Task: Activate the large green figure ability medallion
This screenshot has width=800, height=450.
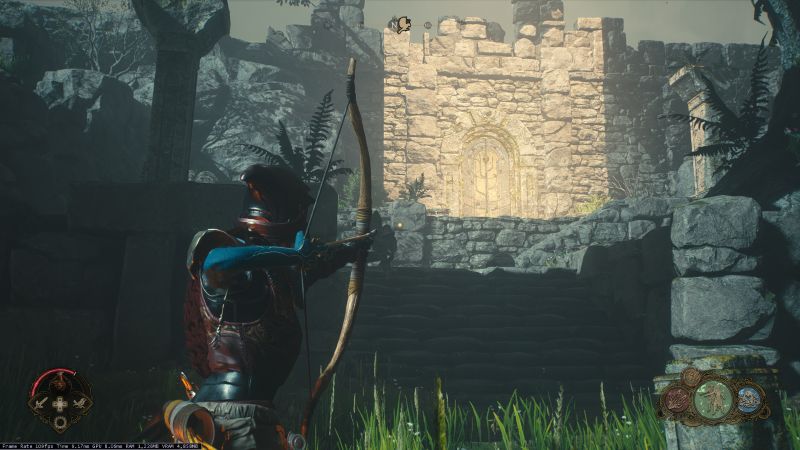Action: [712, 397]
